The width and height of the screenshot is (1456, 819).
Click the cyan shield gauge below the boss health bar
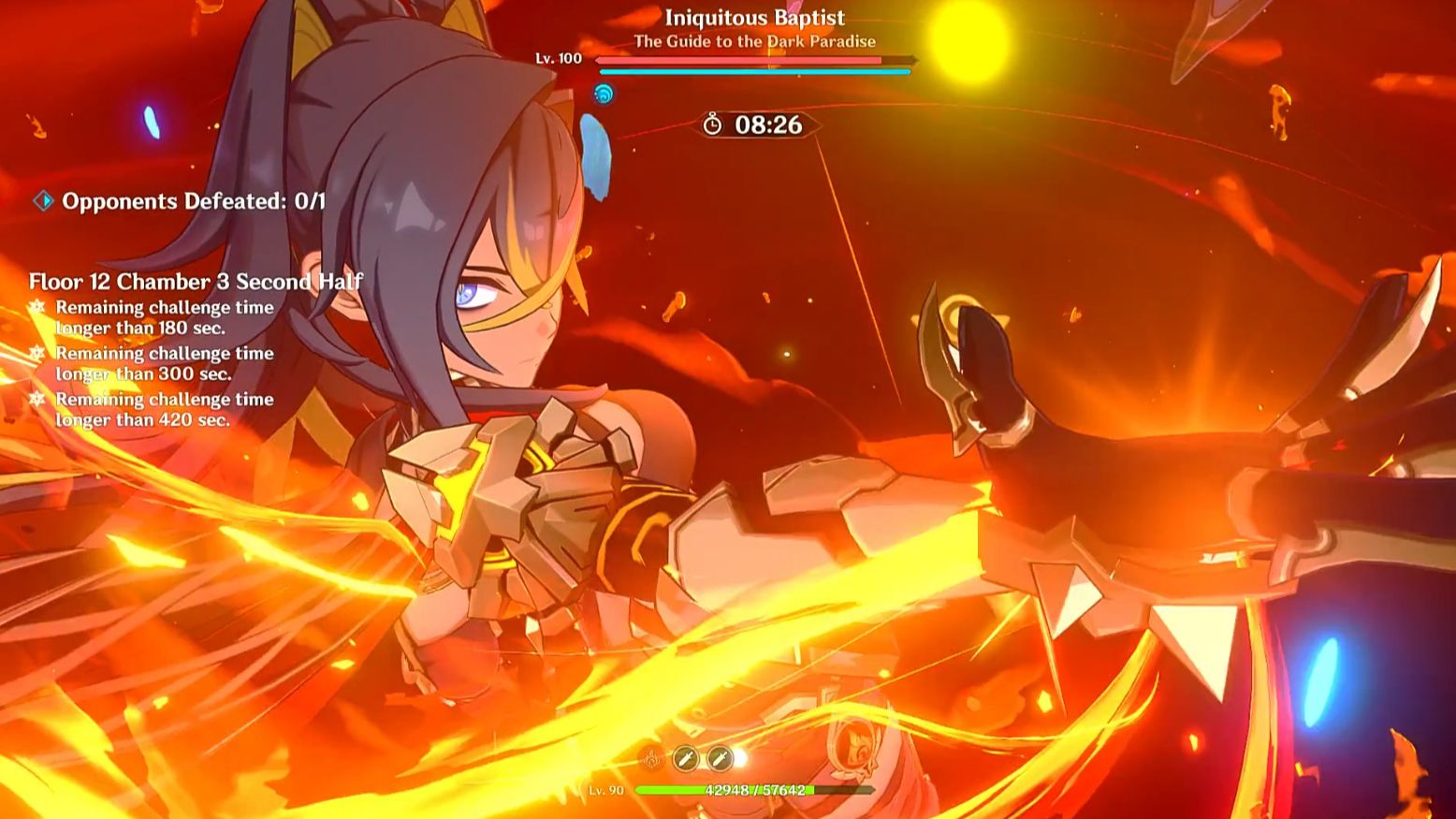(754, 73)
